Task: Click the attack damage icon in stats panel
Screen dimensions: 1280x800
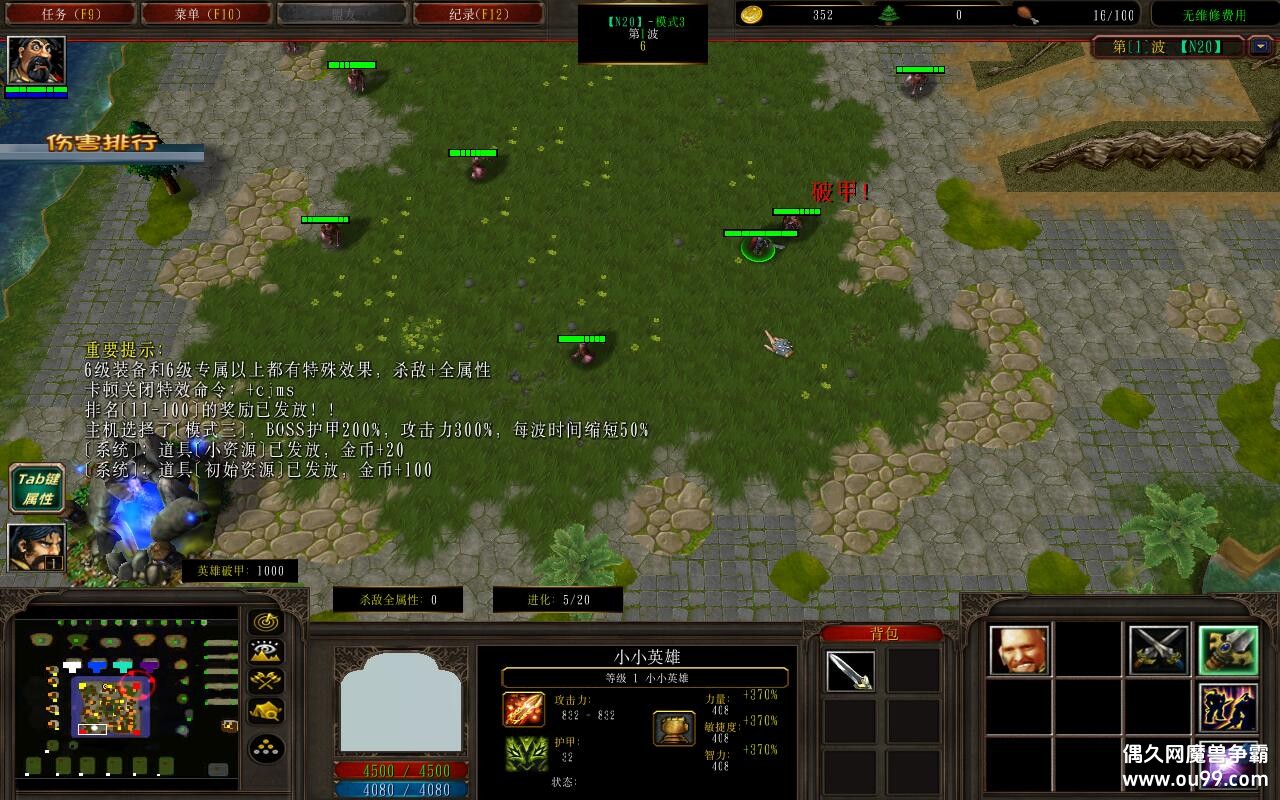Action: 523,709
